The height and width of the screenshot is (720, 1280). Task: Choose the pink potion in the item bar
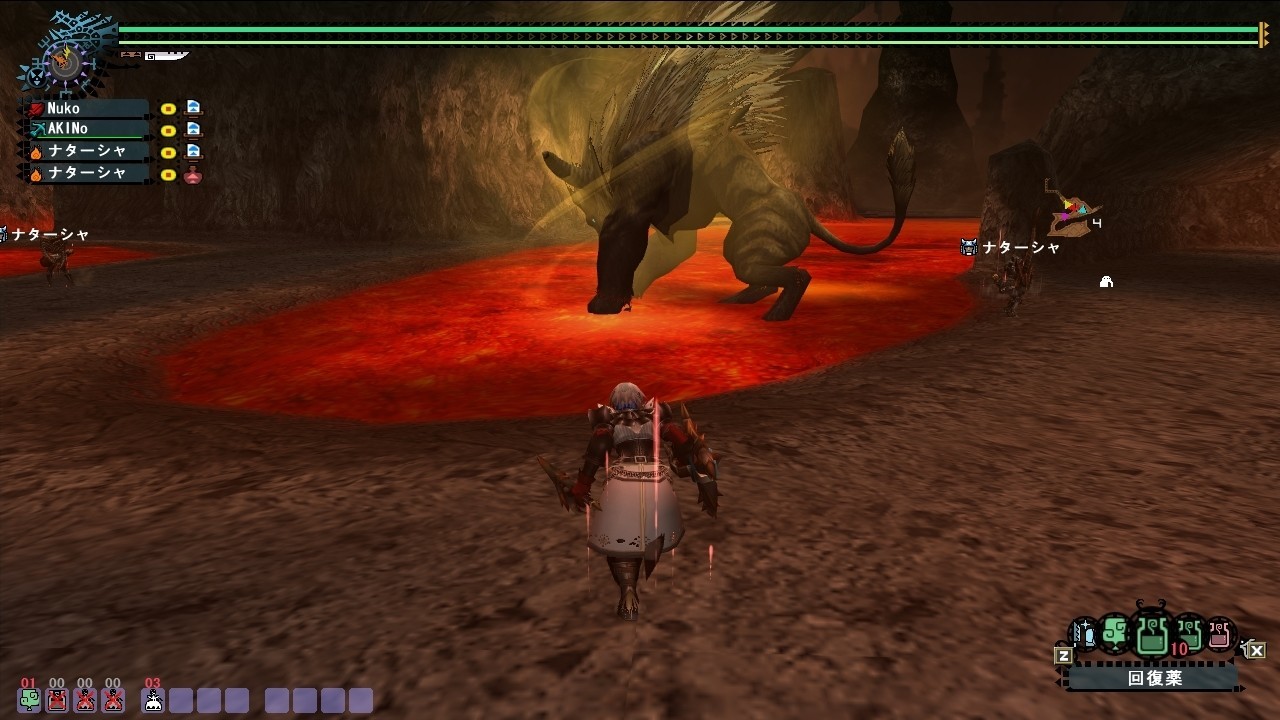pos(1218,633)
